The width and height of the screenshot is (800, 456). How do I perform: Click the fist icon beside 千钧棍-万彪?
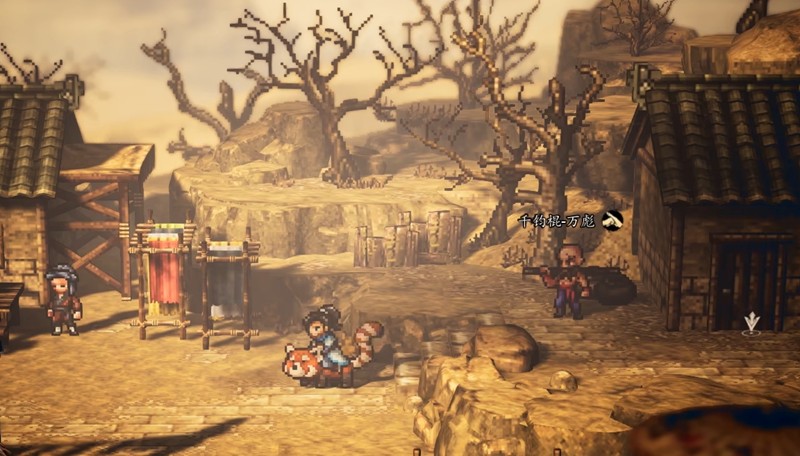(x=613, y=220)
